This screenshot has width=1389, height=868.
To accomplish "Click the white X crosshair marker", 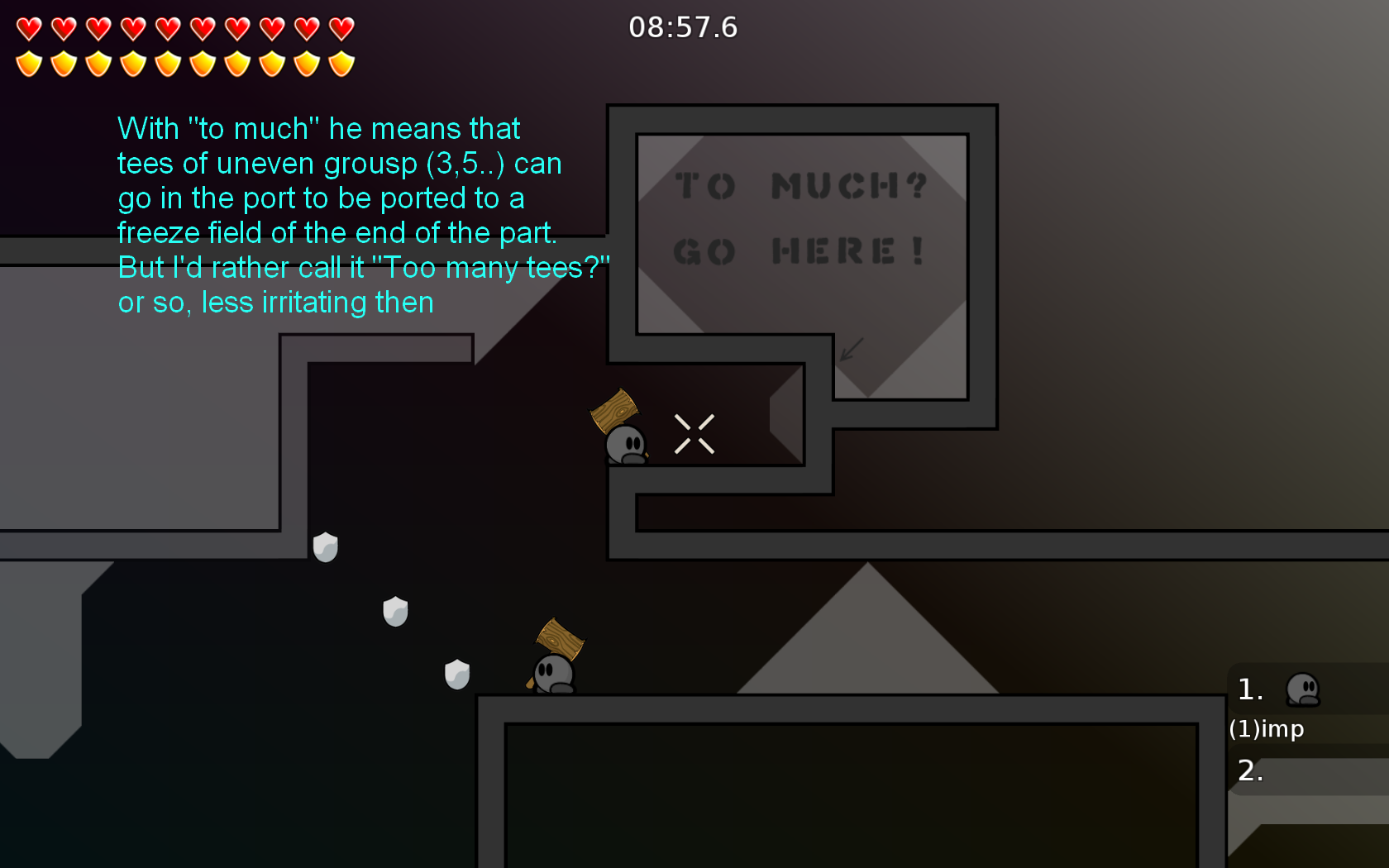I will (694, 432).
